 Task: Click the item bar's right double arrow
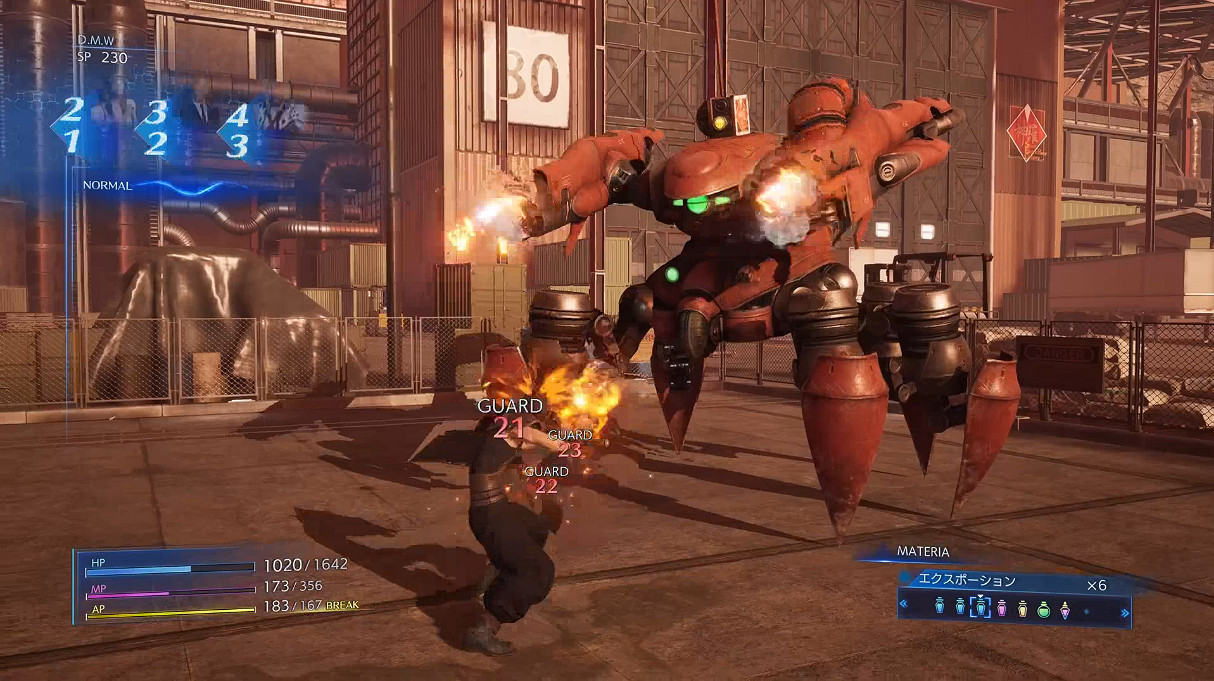click(x=1125, y=612)
